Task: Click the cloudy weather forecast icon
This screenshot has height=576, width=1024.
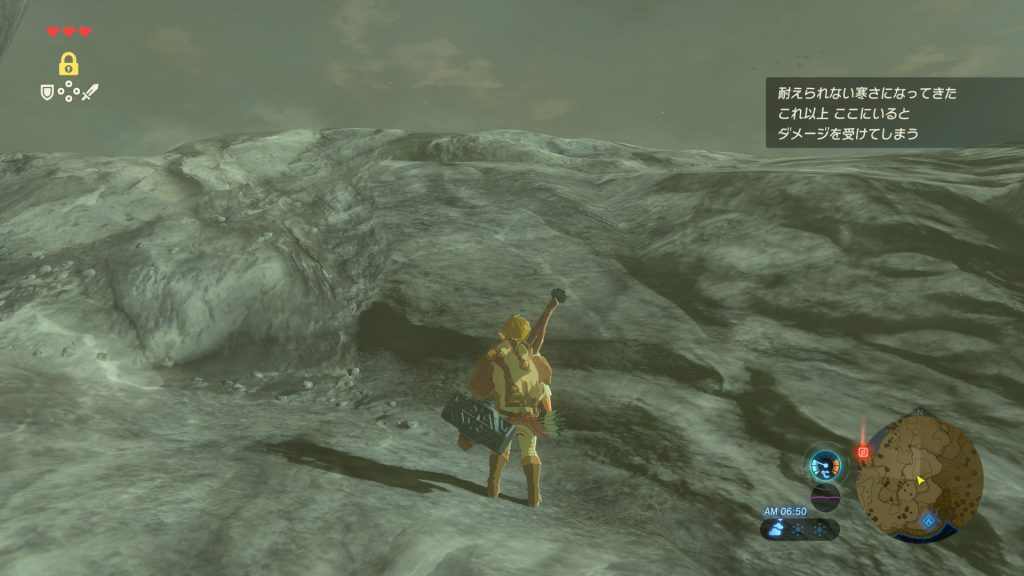Action: click(x=776, y=529)
